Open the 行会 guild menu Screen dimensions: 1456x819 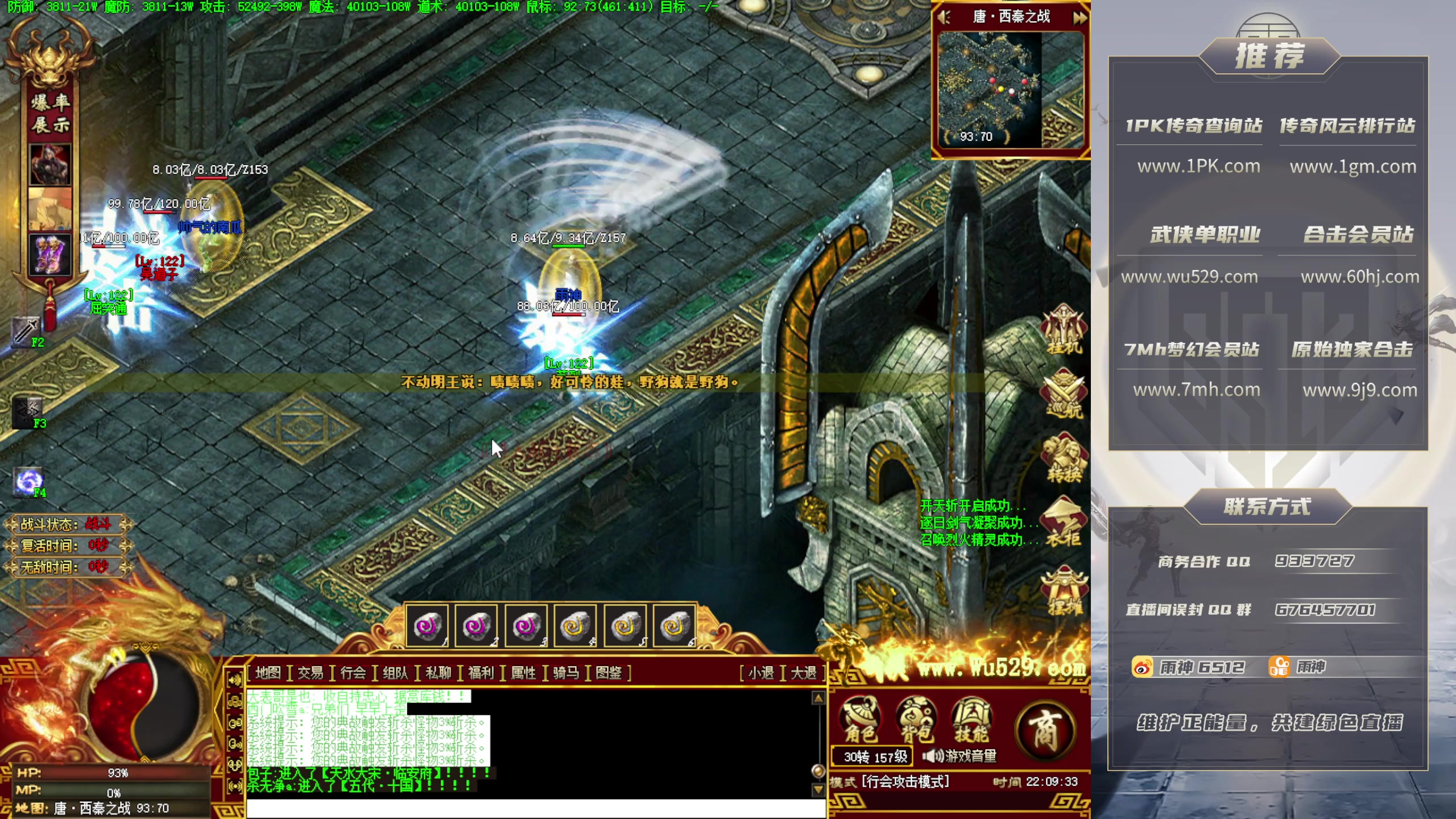[x=353, y=673]
